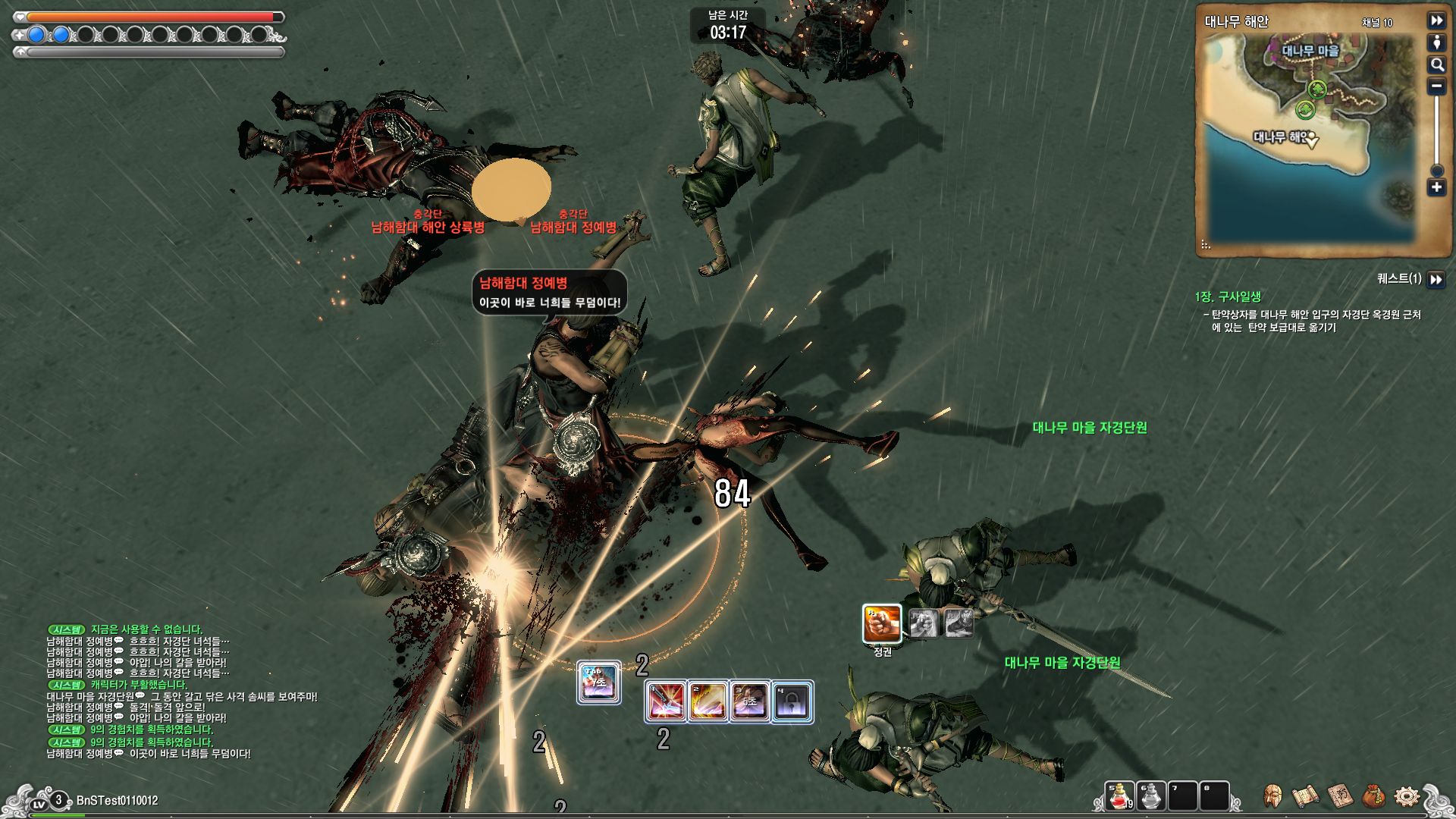Open the character mask icon menu
The width and height of the screenshot is (1456, 819).
1273,797
